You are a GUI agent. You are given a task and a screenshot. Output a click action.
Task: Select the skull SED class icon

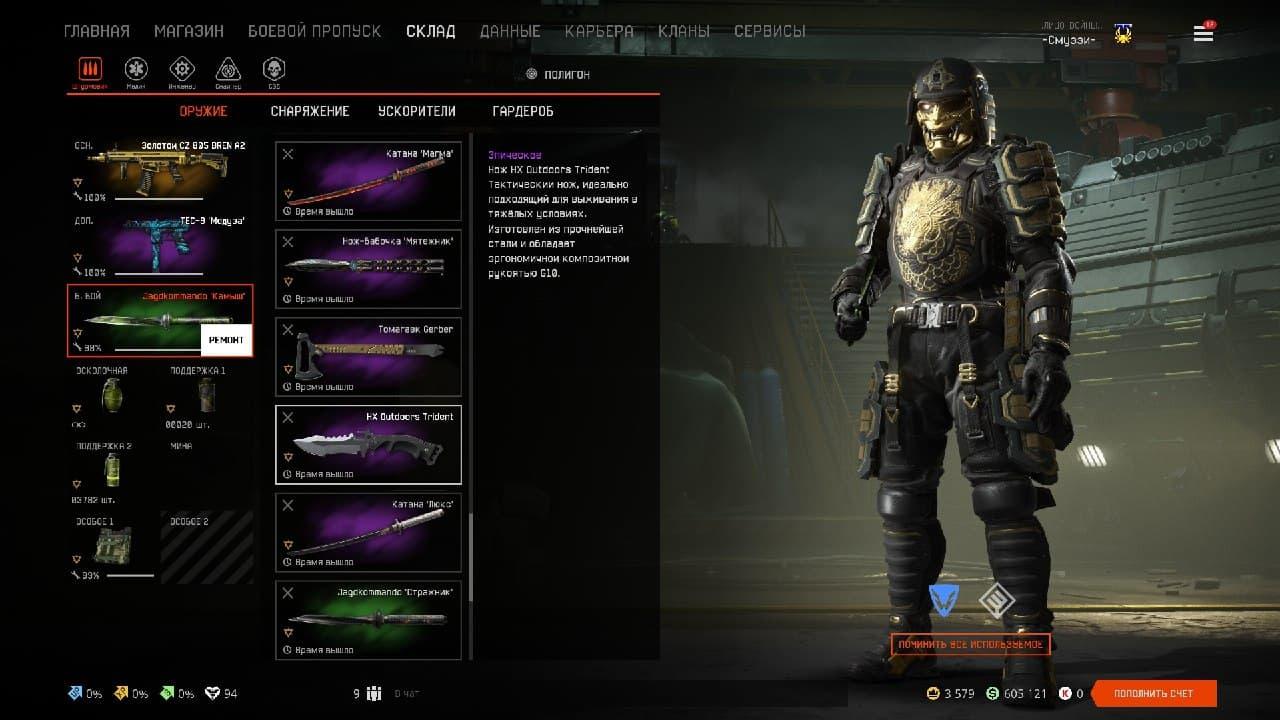pyautogui.click(x=273, y=70)
